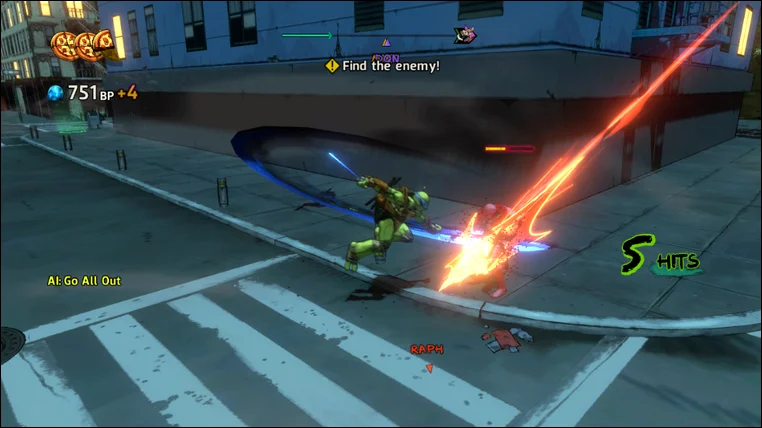Click the blue Battle Points orb icon
Image resolution: width=762 pixels, height=428 pixels.
point(56,93)
